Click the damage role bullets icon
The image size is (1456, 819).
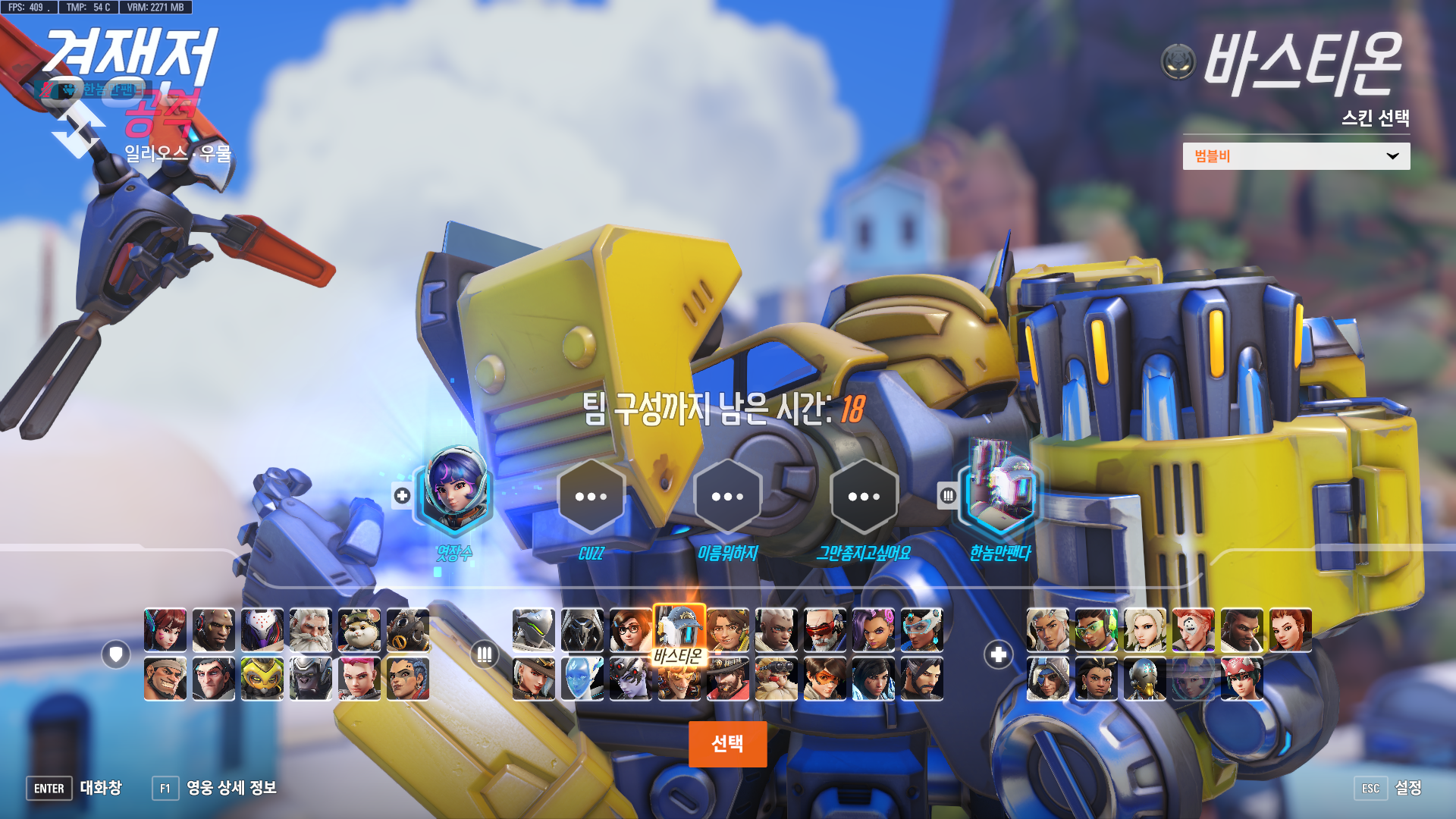tap(485, 654)
